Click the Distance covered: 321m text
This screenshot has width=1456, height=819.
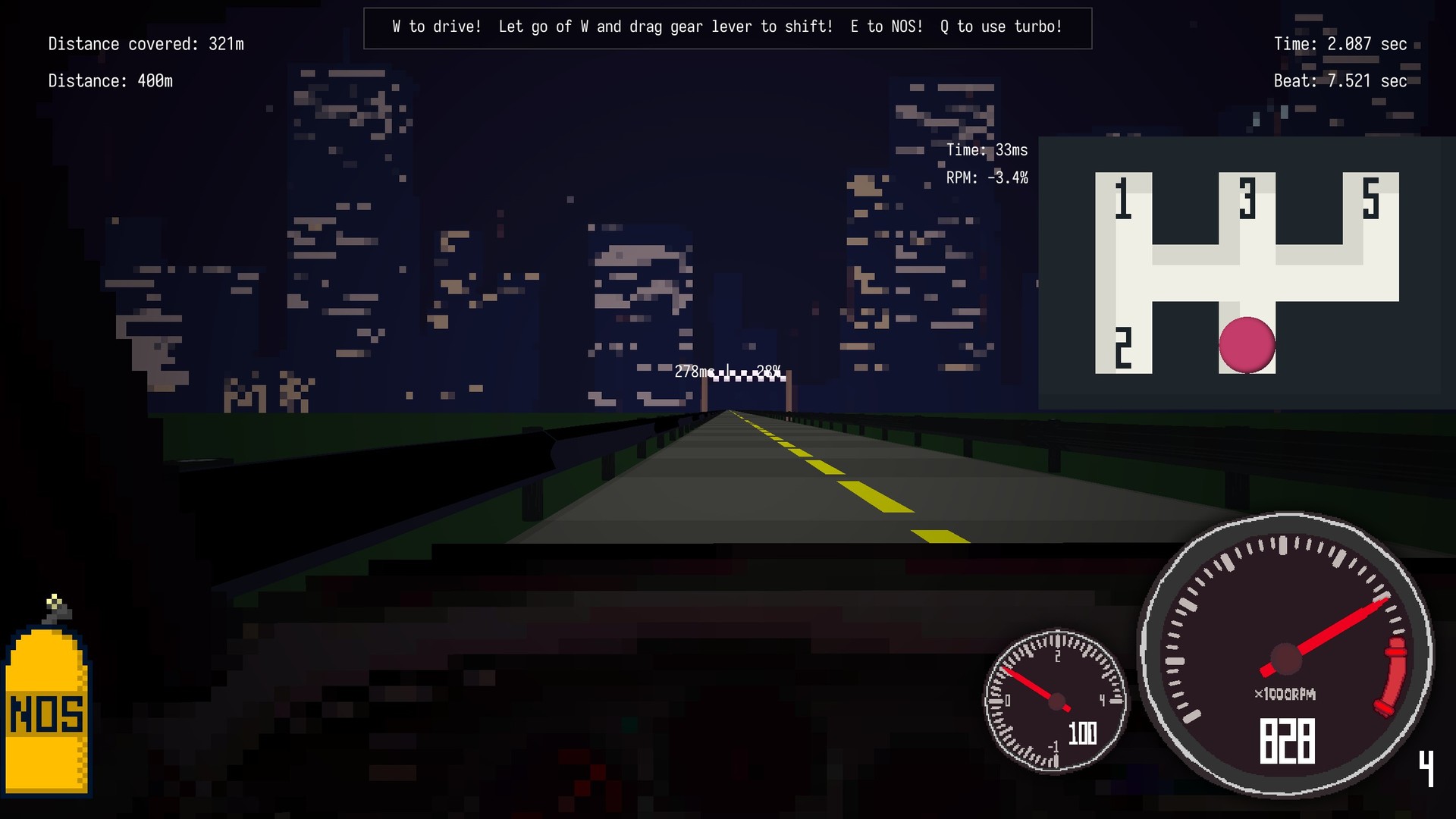(144, 43)
